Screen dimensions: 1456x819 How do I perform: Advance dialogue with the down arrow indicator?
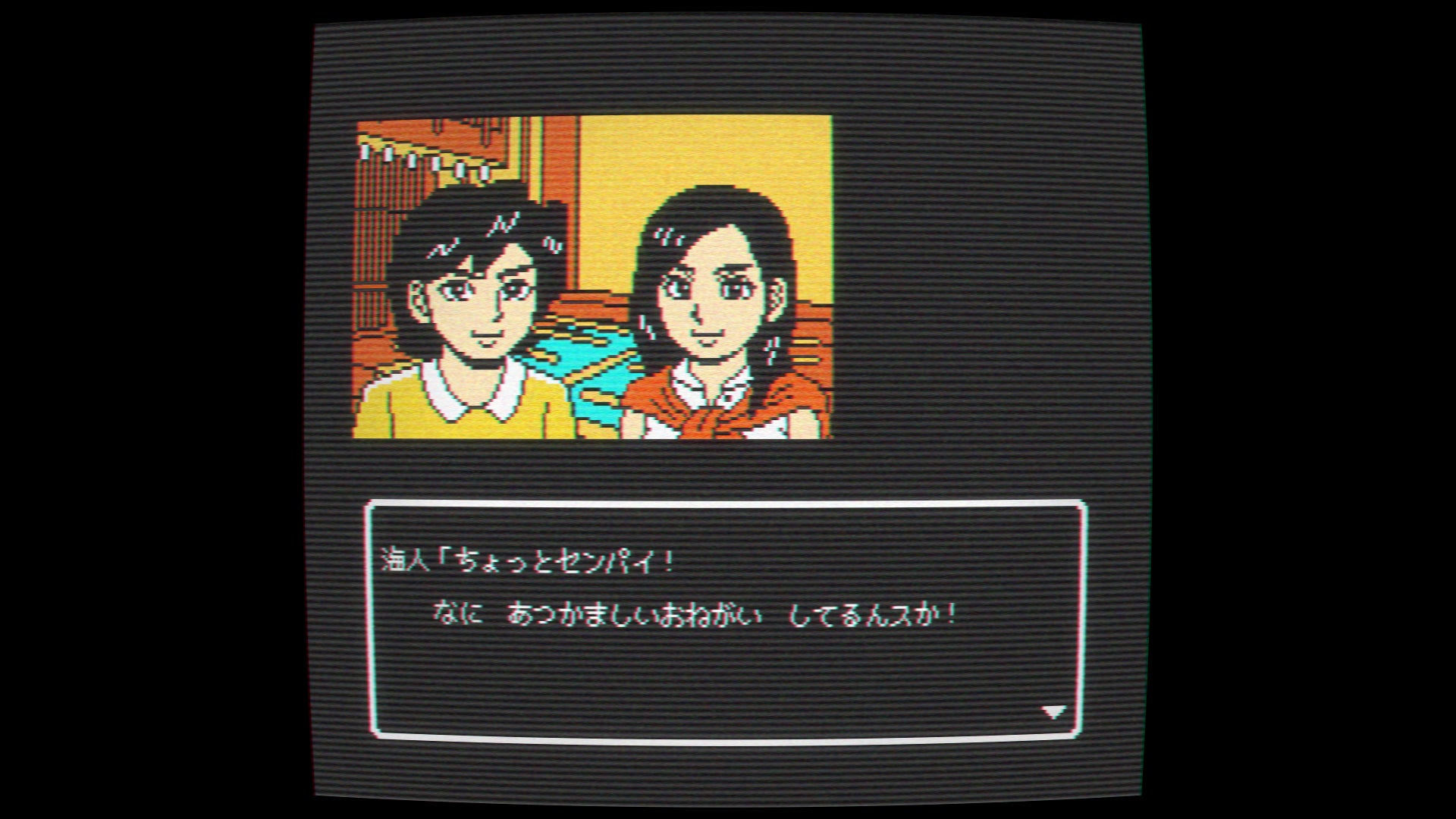[x=1053, y=711]
